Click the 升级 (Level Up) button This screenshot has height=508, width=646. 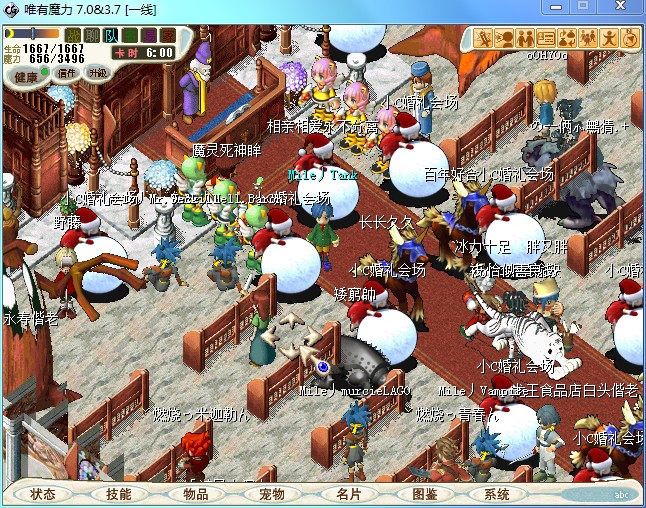(97, 73)
